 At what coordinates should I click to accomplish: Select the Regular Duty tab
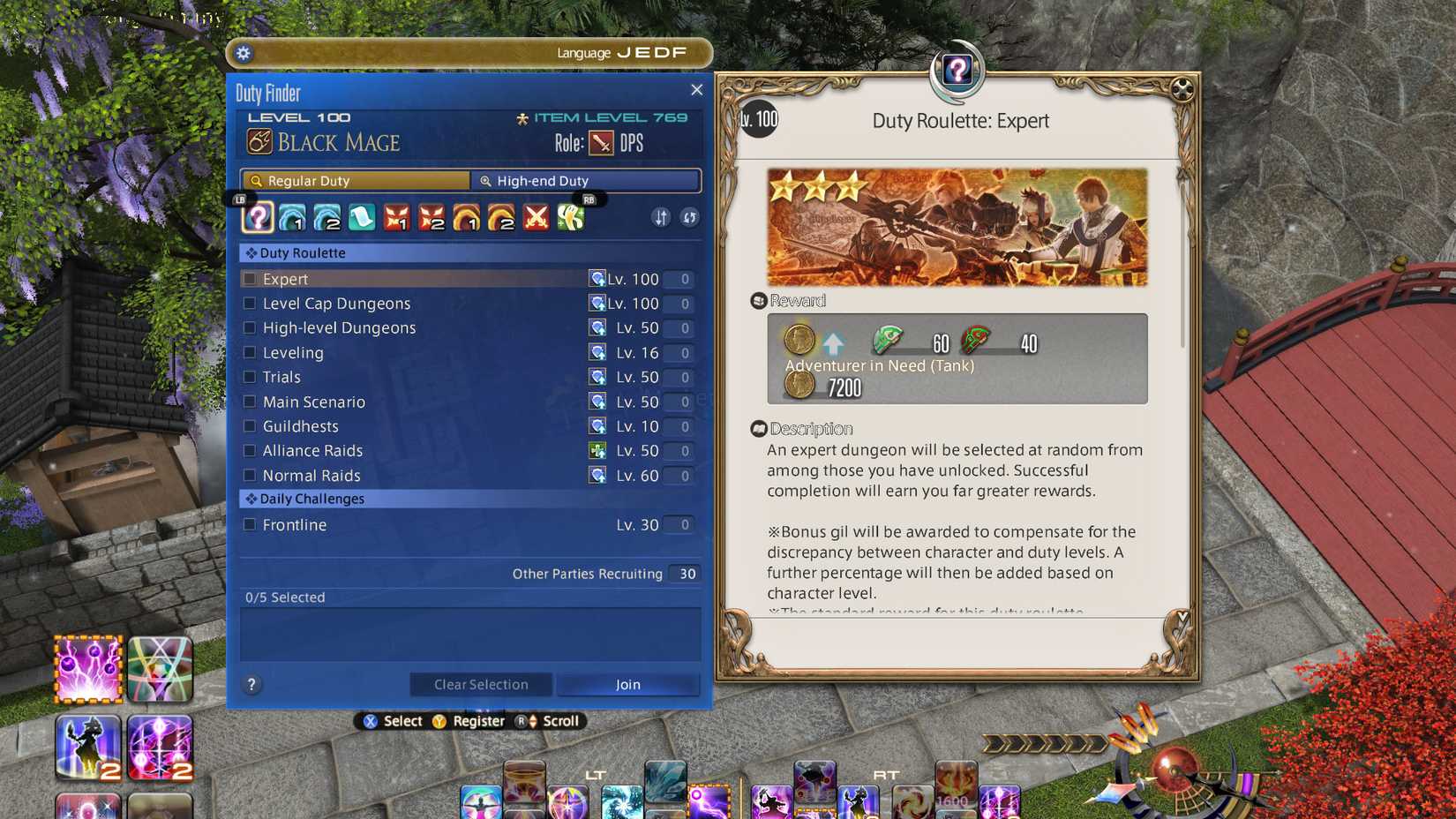tap(355, 180)
